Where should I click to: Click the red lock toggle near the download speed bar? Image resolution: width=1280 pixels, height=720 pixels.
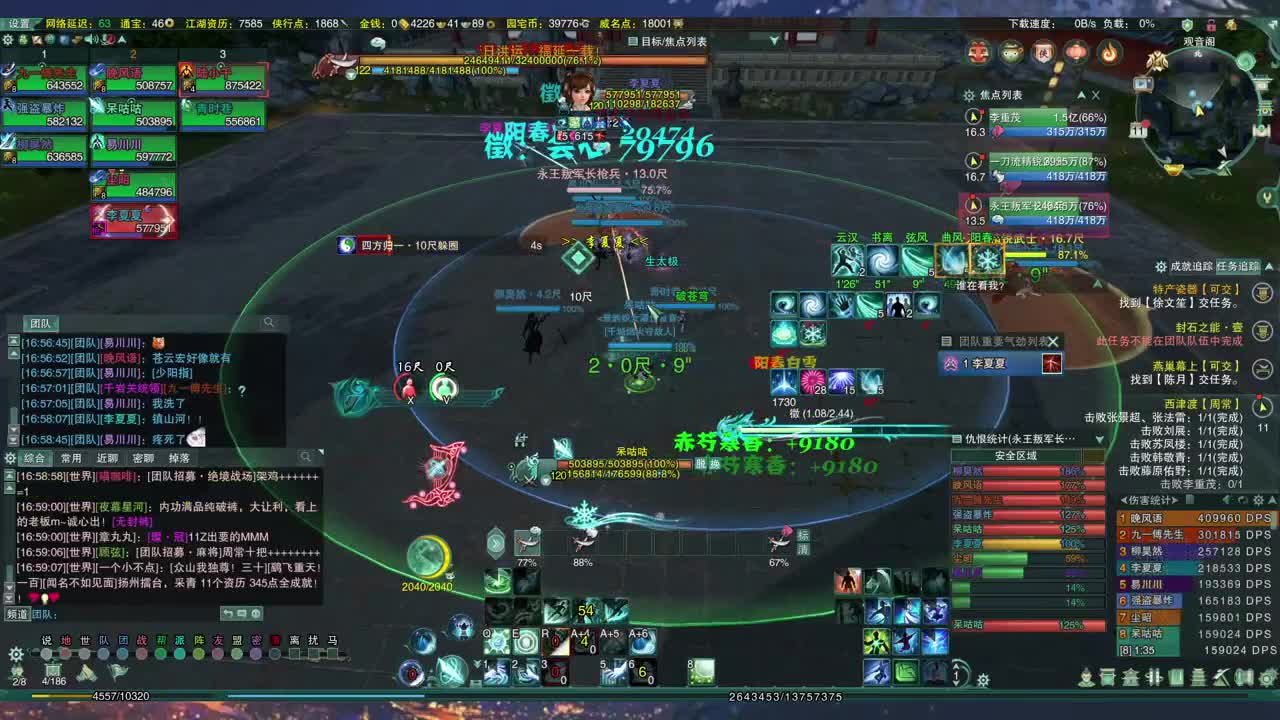point(1213,26)
